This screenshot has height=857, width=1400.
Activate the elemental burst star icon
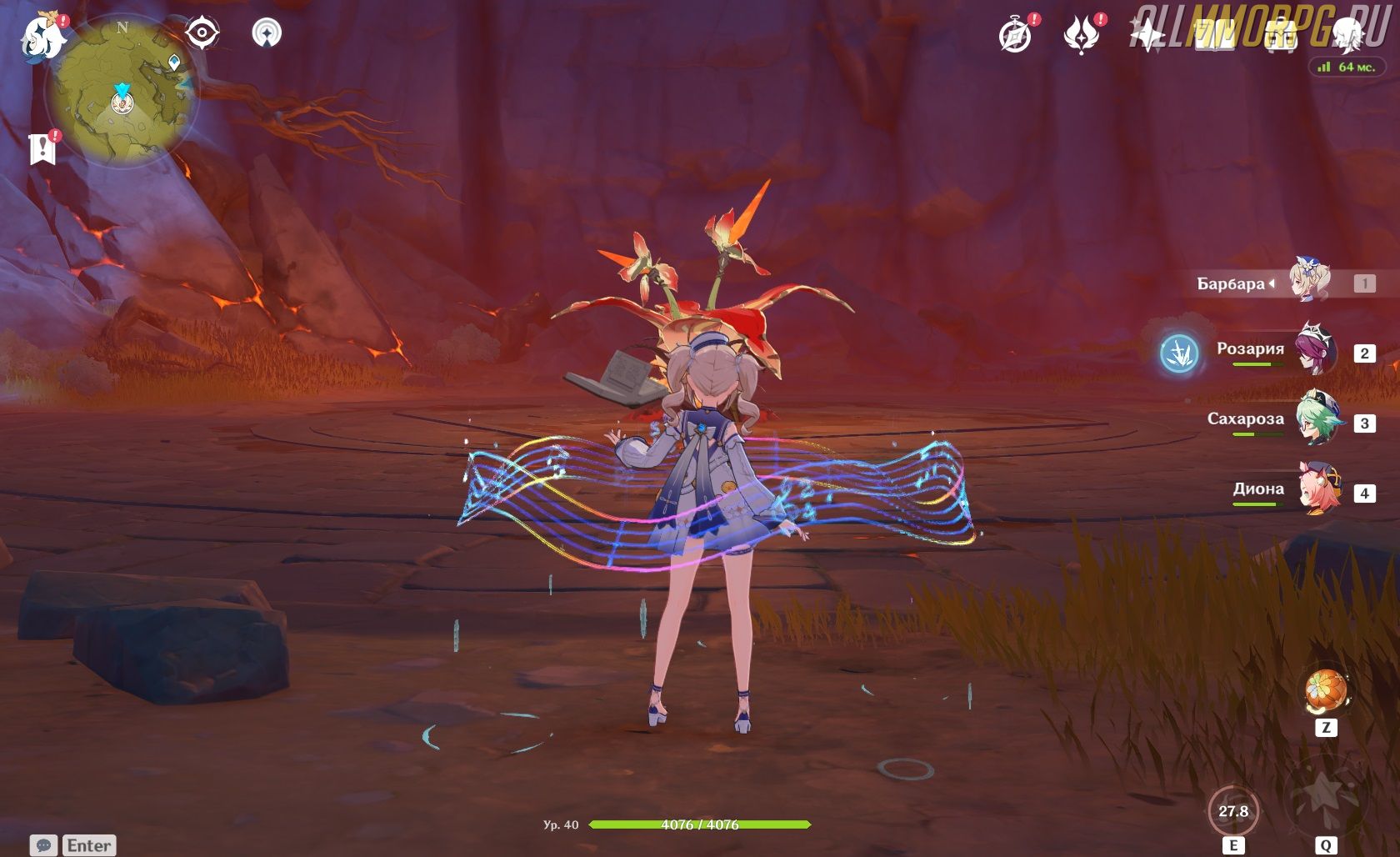tap(1325, 799)
